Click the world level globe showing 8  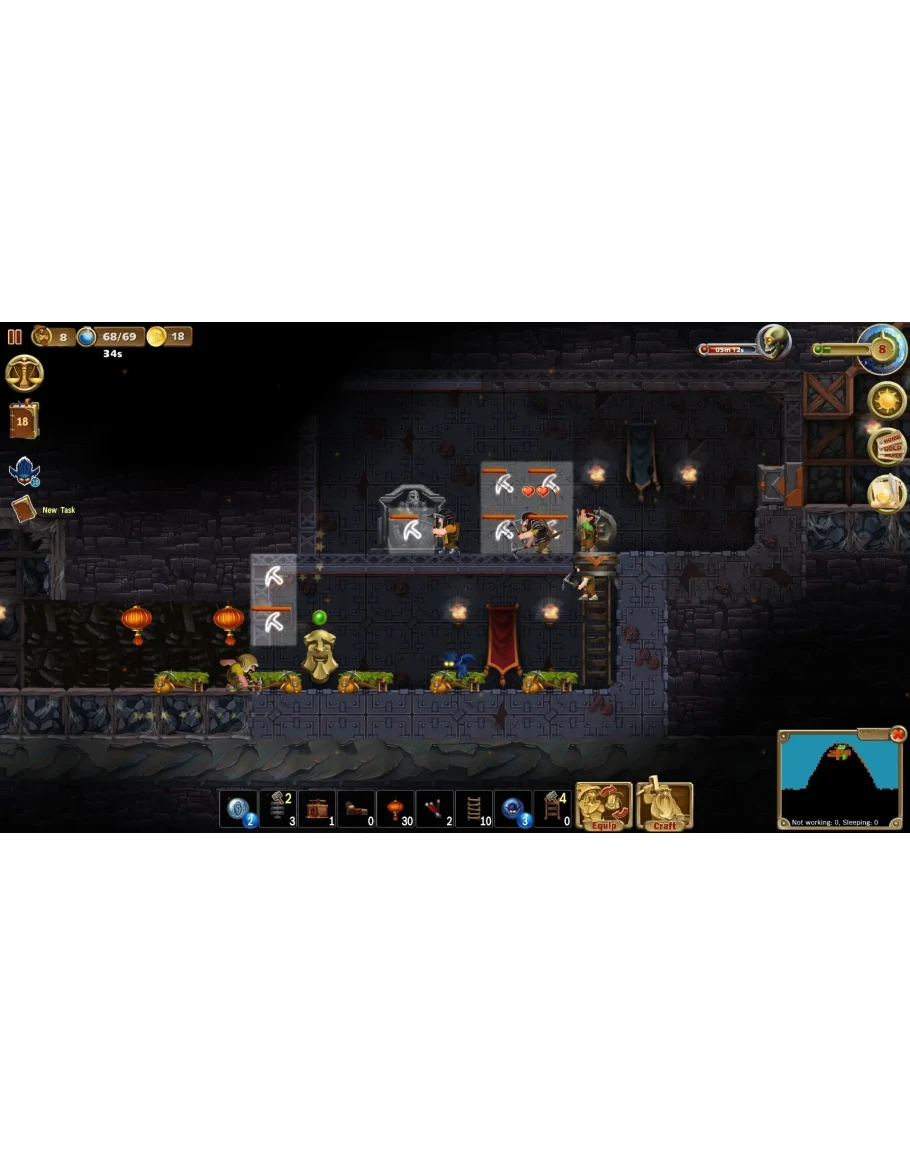(882, 350)
